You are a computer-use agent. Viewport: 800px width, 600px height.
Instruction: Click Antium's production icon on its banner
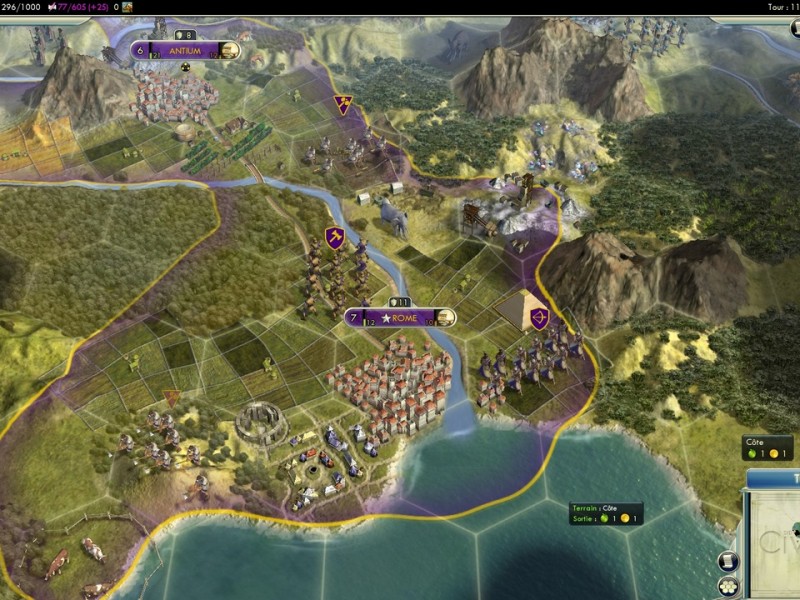click(x=230, y=51)
